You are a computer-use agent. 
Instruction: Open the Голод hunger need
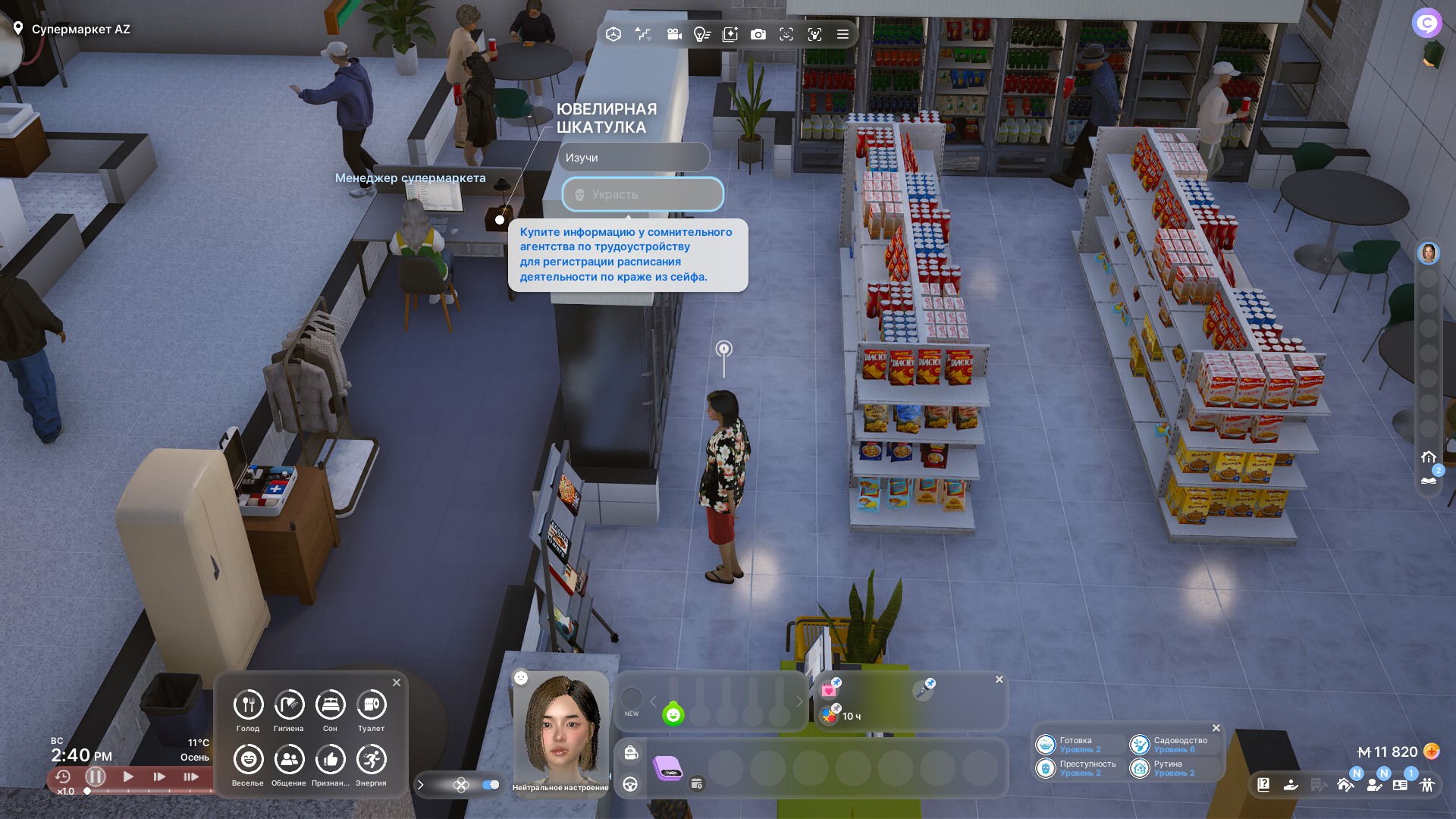point(248,705)
